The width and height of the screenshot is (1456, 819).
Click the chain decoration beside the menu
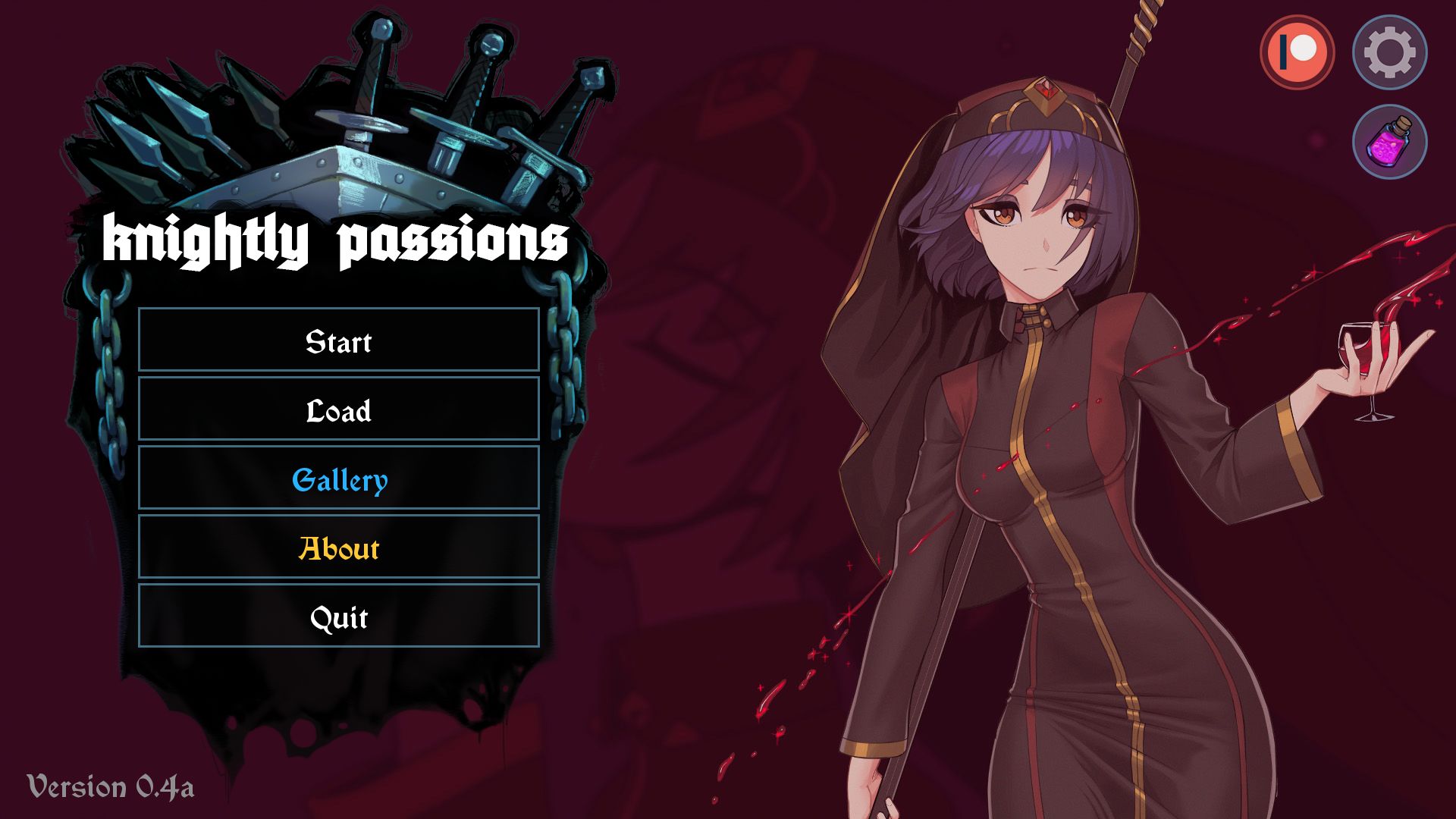click(565, 356)
